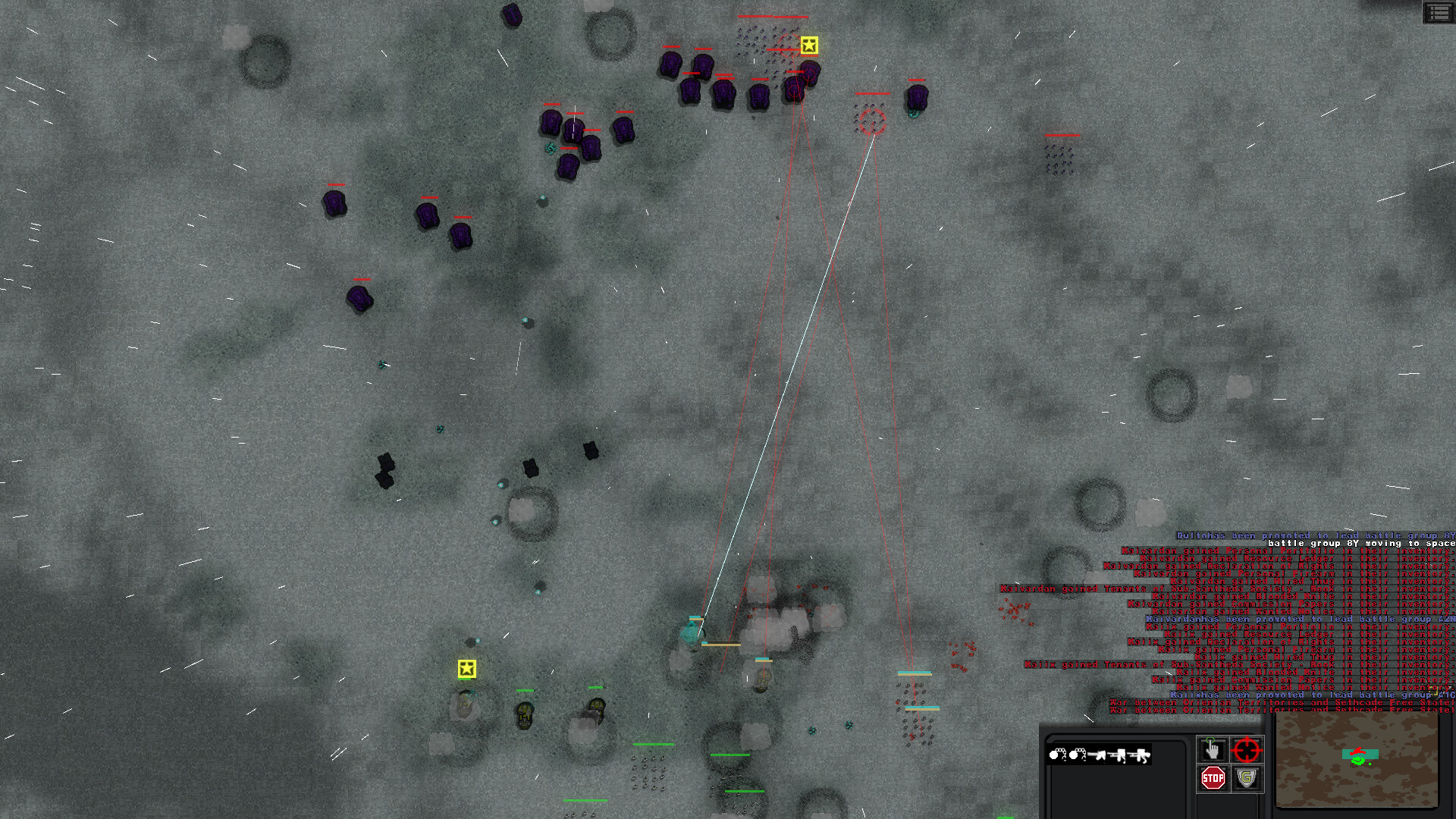Select the hand cursor move-order icon

coord(1212,748)
